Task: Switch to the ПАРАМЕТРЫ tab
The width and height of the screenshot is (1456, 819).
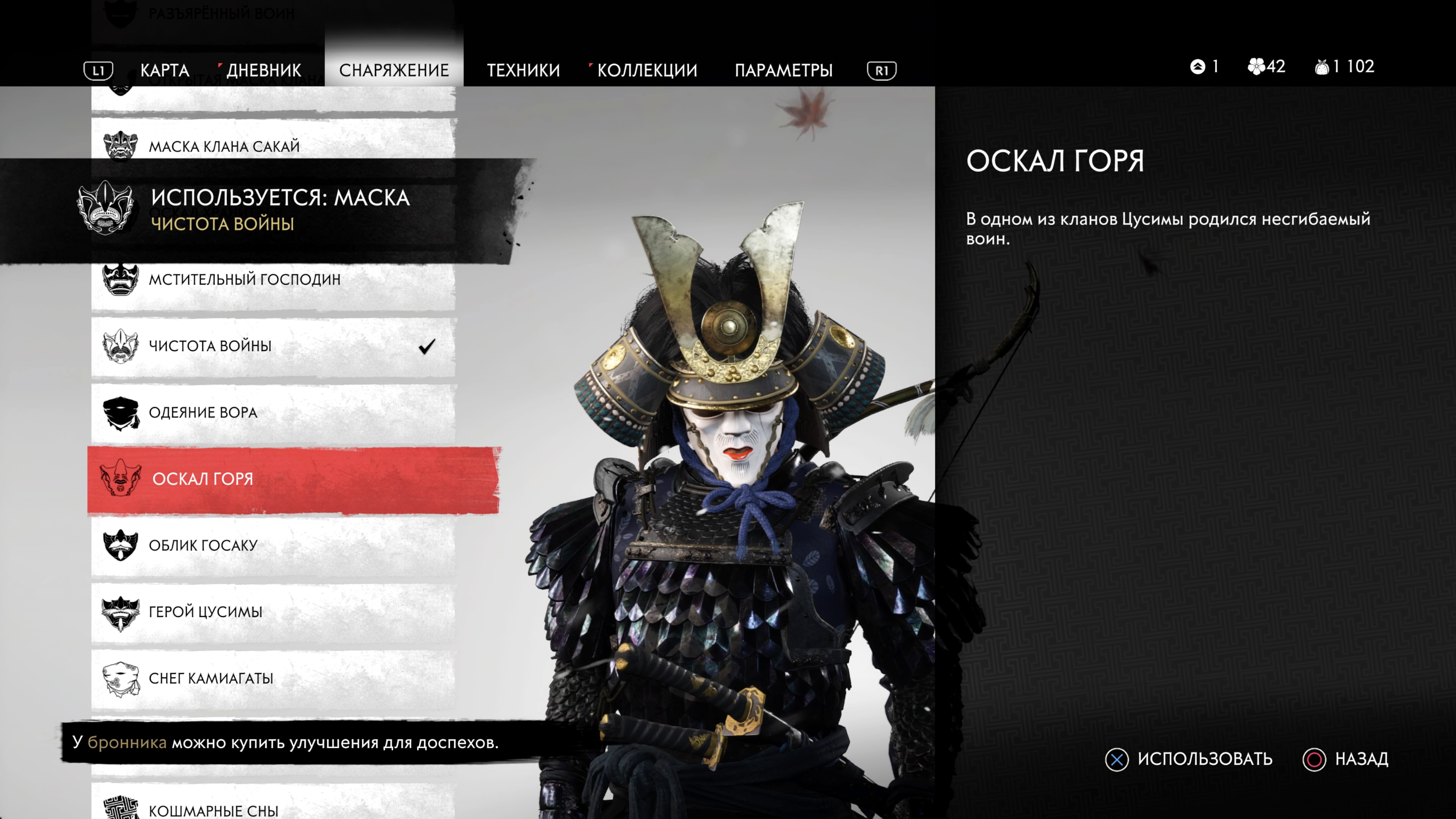Action: point(783,70)
